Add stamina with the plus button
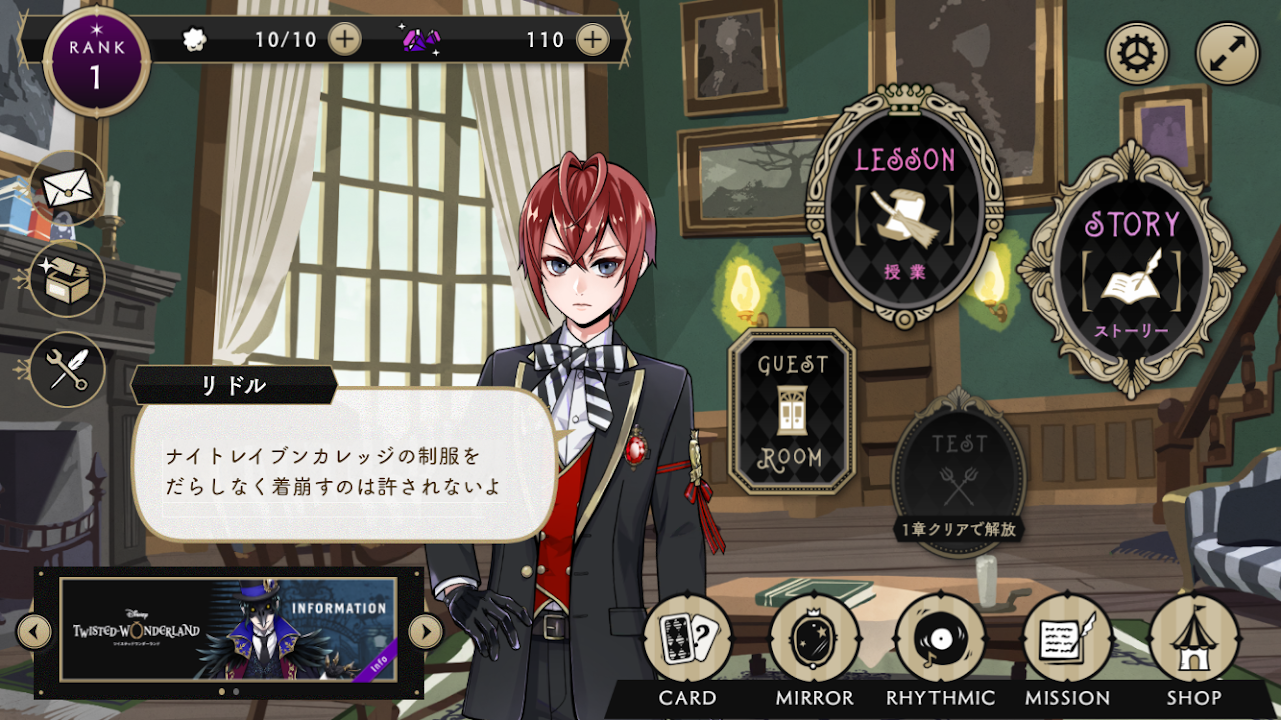Viewport: 1281px width, 720px height. tap(344, 39)
